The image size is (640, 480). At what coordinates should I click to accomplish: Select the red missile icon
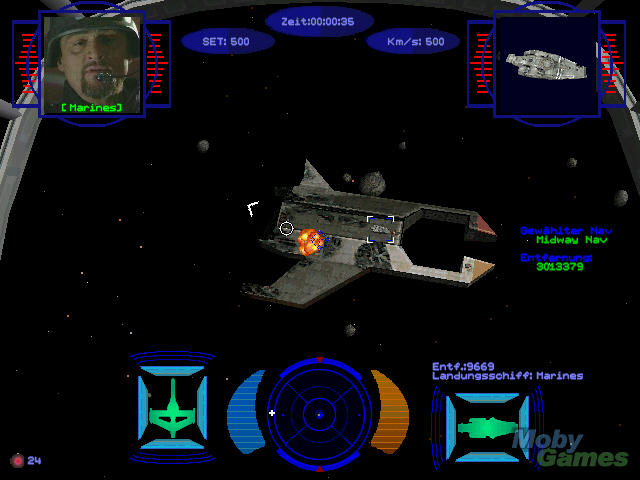(16, 461)
